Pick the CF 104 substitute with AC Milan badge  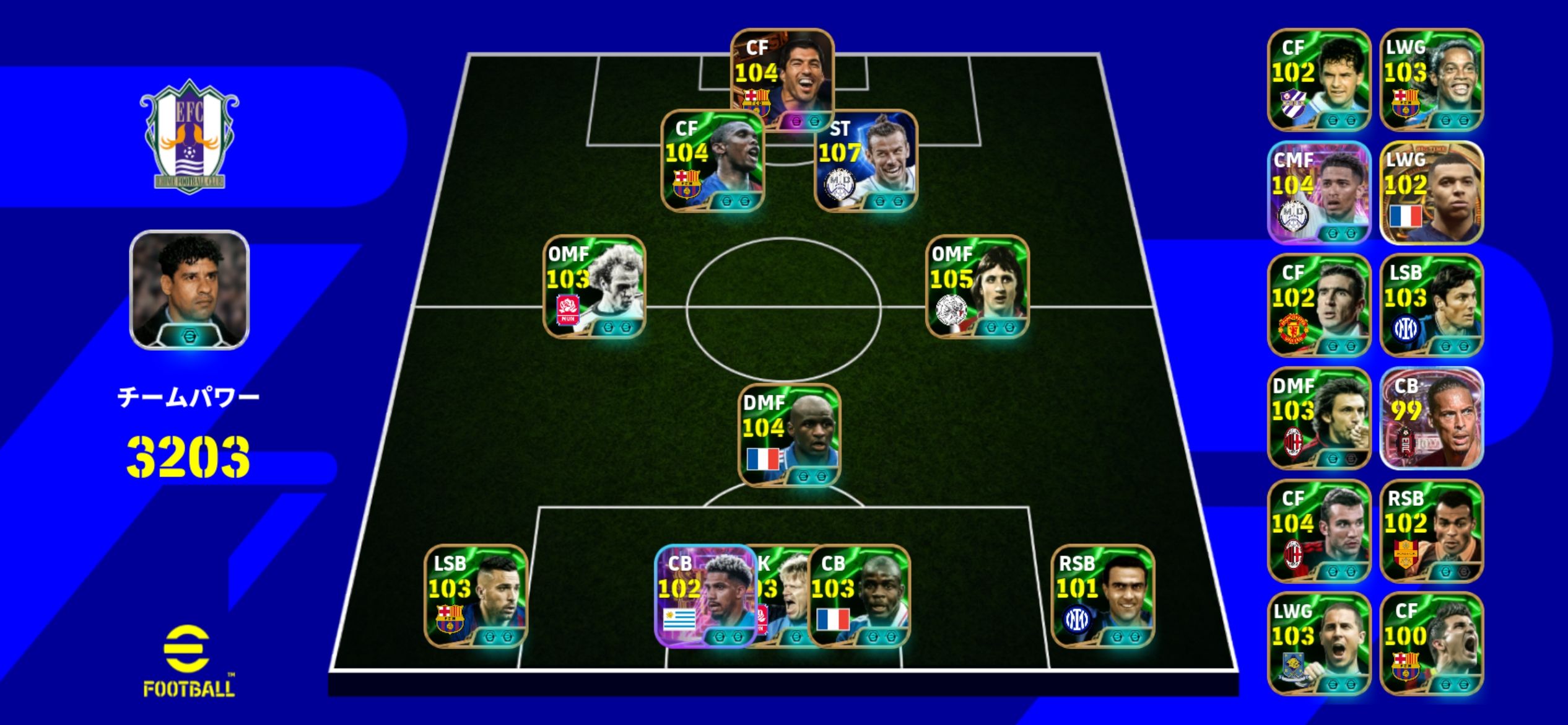pyautogui.click(x=1319, y=531)
